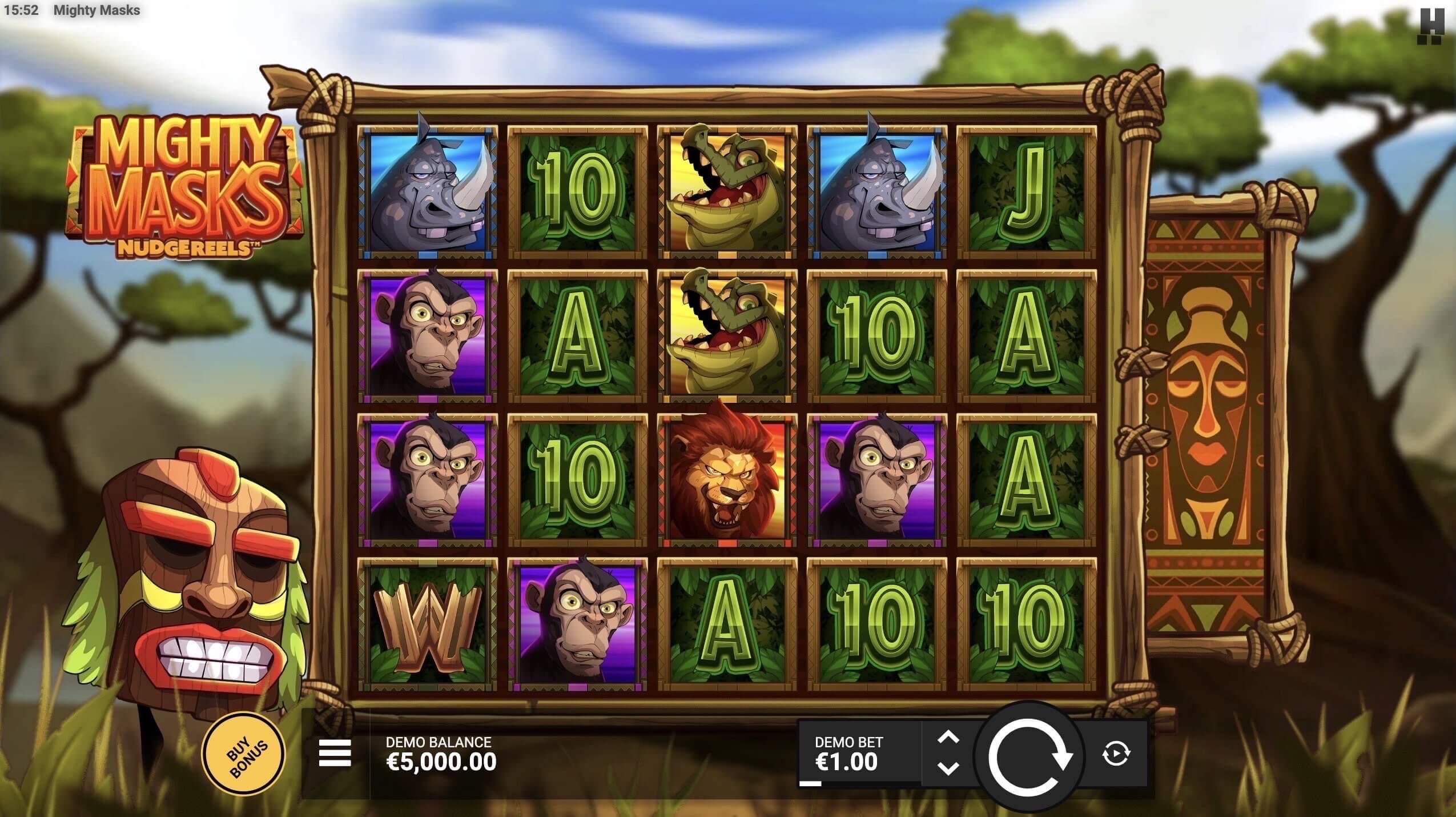The image size is (1456, 817).
Task: Increase the demo bet with the up arrow
Action: (948, 738)
